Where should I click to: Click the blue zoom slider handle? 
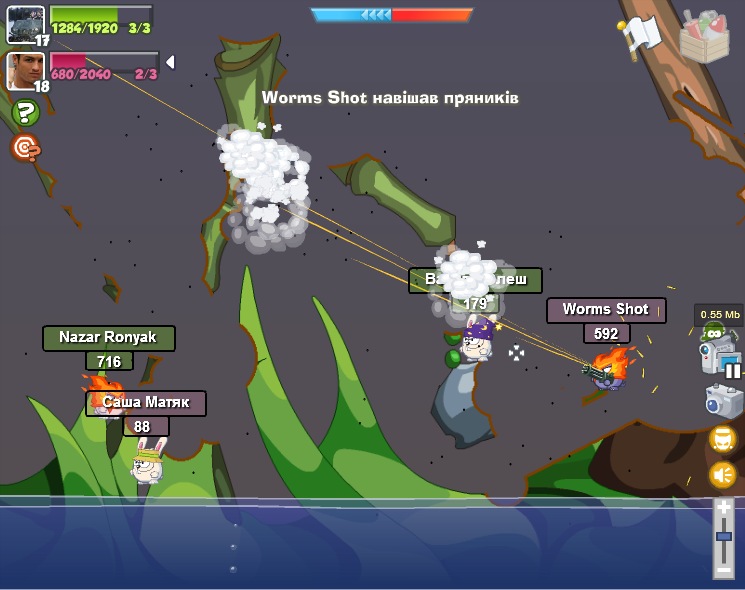[723, 537]
